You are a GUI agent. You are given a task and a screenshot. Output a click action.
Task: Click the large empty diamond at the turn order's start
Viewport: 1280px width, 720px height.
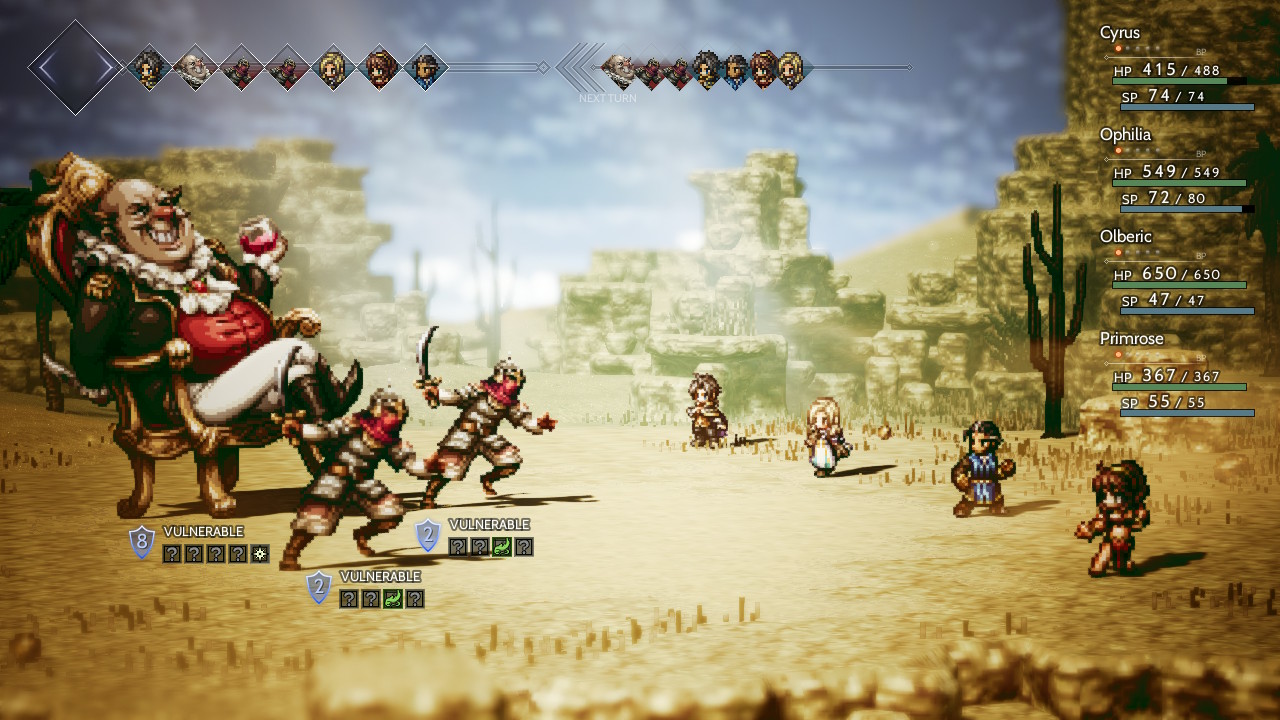coord(75,67)
